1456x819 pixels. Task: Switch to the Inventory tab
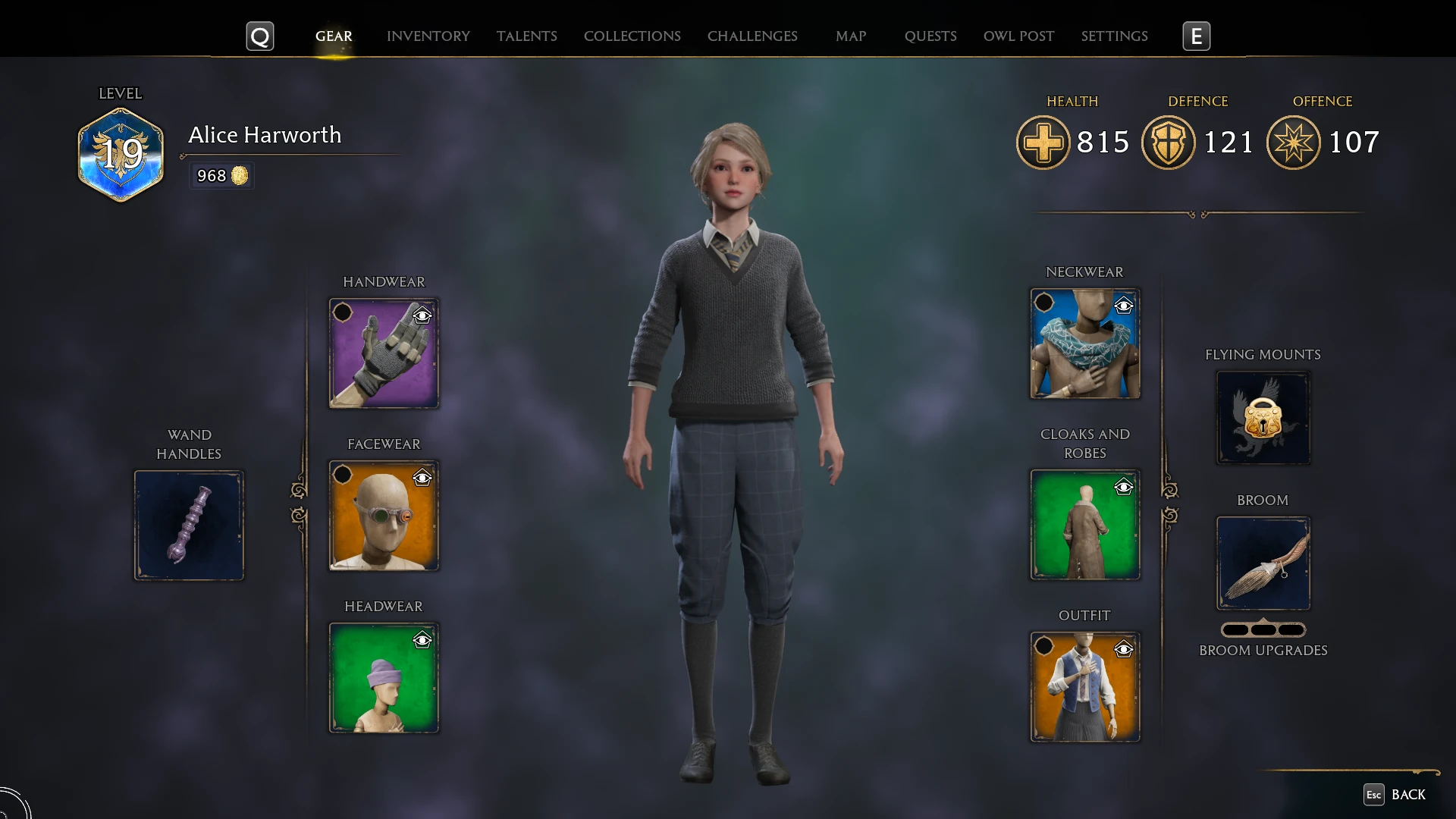tap(428, 36)
